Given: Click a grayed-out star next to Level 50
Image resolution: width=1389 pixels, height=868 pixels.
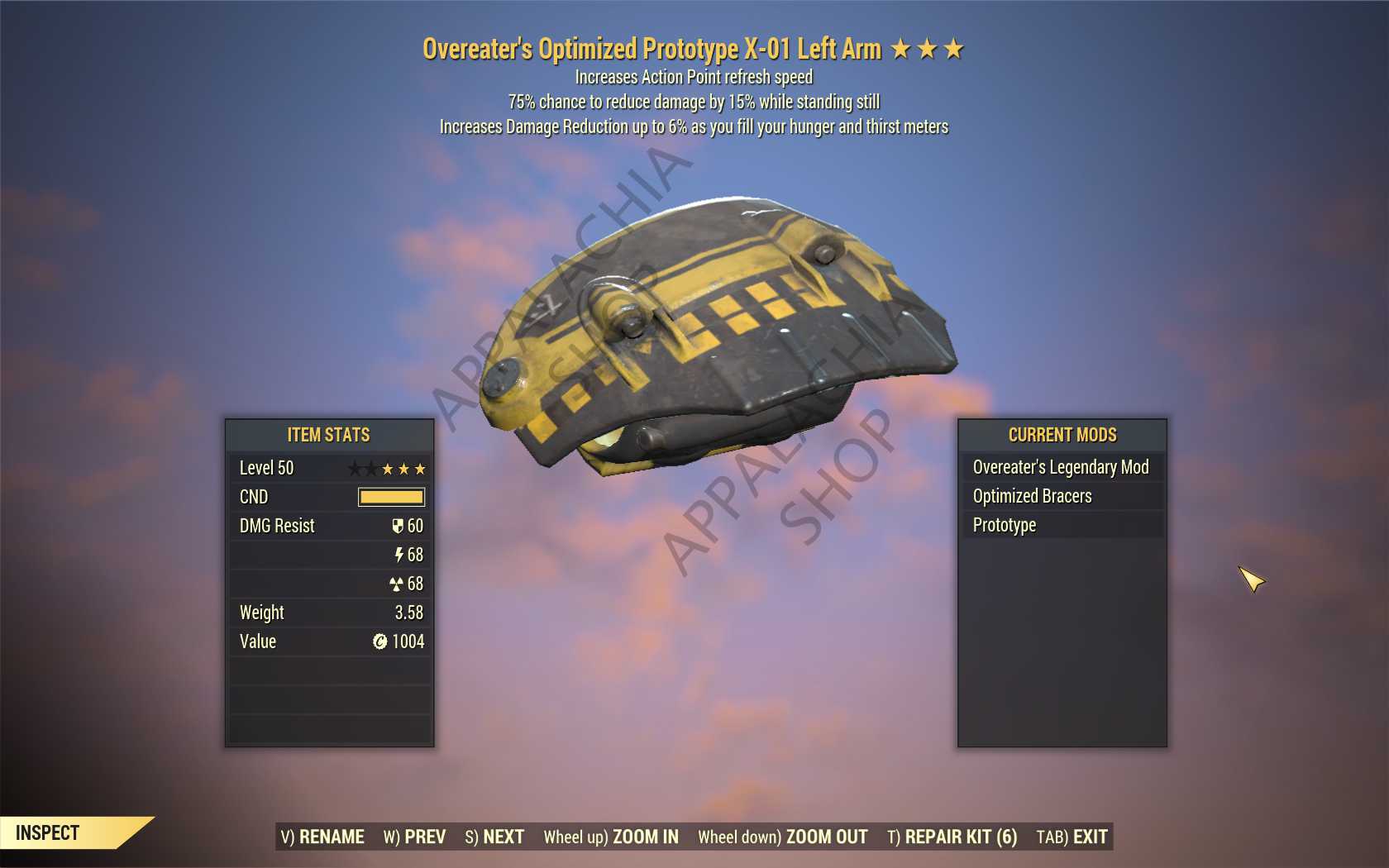Looking at the screenshot, I should click(x=358, y=468).
